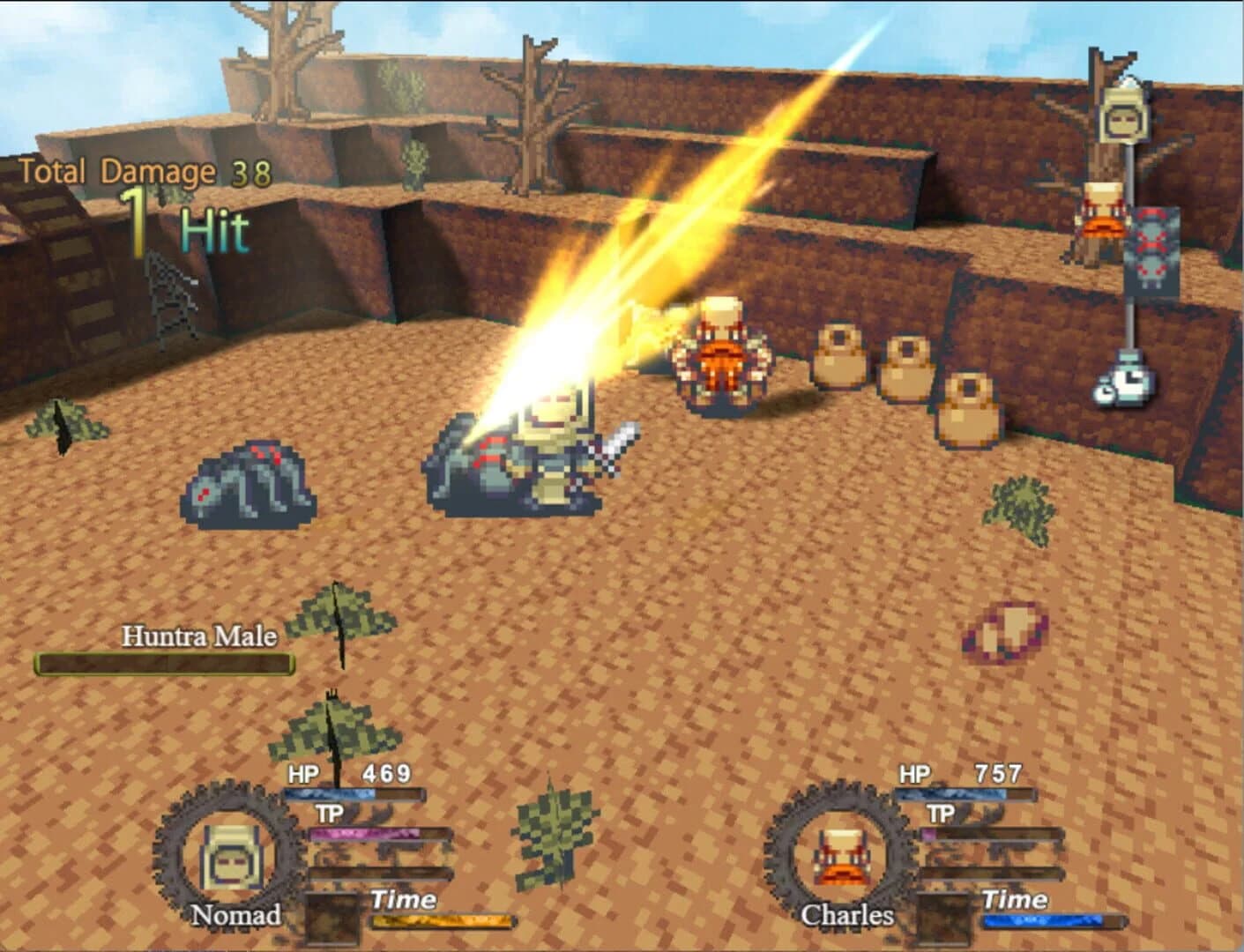Click Nomad's hooded portrait atop the turn order bar
The width and height of the screenshot is (1244, 952).
pos(1121,116)
